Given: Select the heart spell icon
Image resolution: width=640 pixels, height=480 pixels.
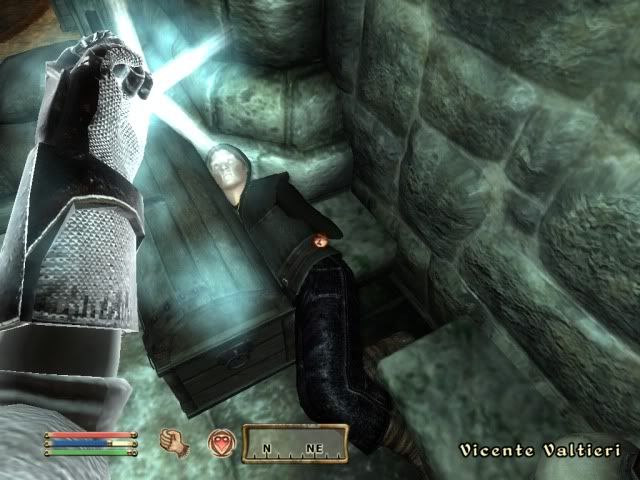Looking at the screenshot, I should [220, 442].
